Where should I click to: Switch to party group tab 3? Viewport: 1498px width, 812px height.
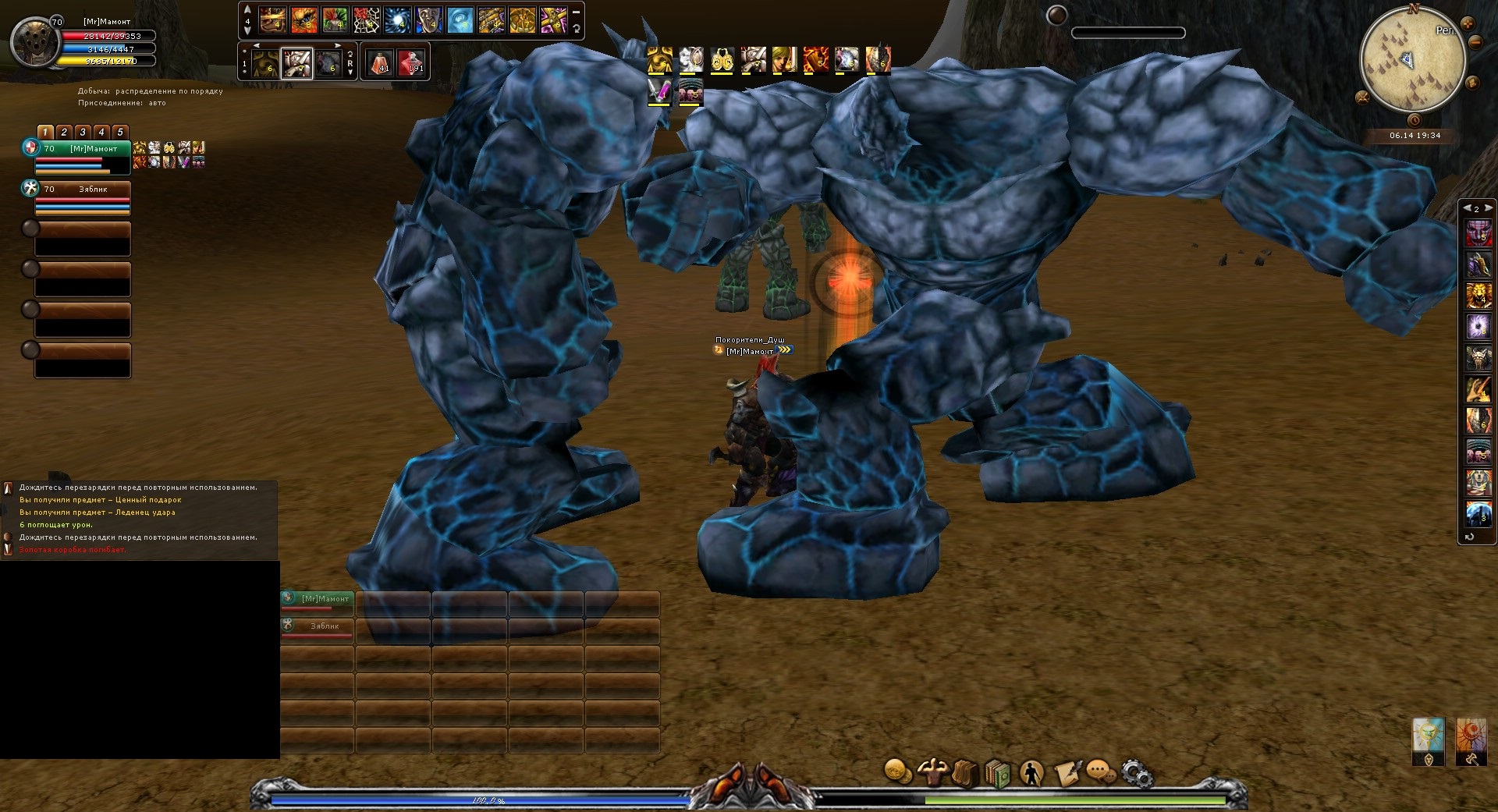[x=83, y=133]
